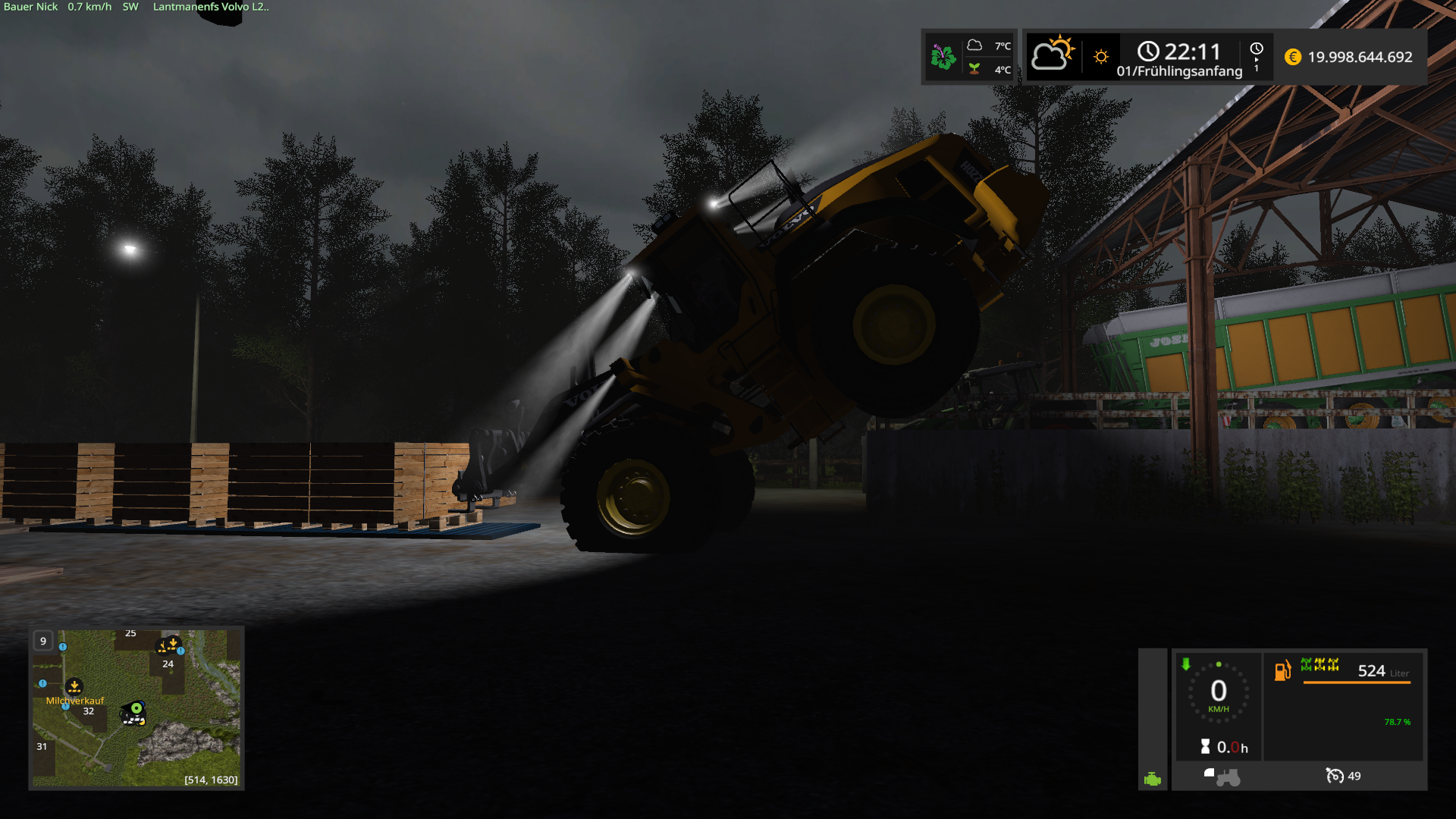The image size is (1456, 819).
Task: Click the number 9 badge on minimap
Action: 43,641
